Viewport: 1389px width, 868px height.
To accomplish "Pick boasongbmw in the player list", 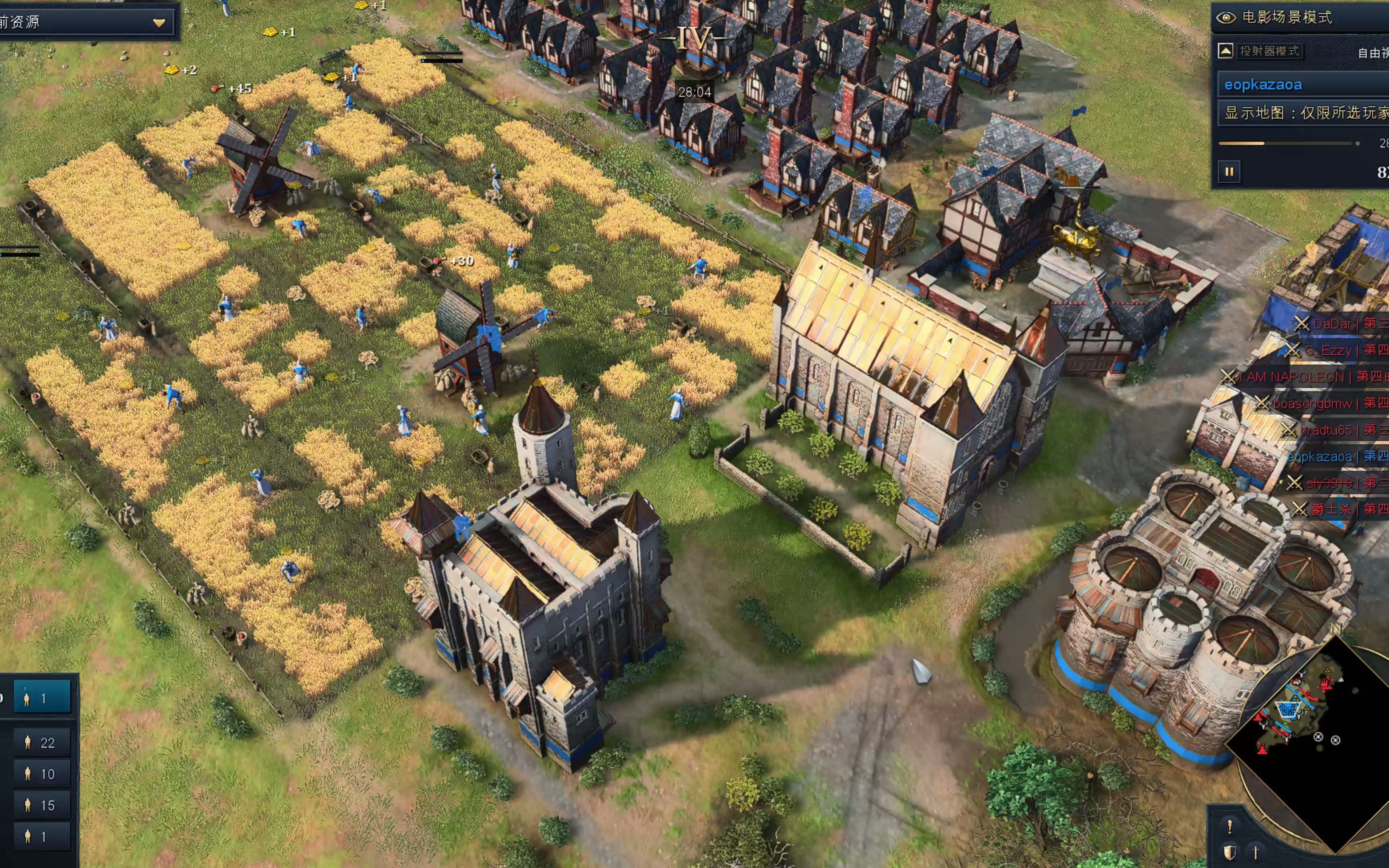I will (x=1312, y=403).
